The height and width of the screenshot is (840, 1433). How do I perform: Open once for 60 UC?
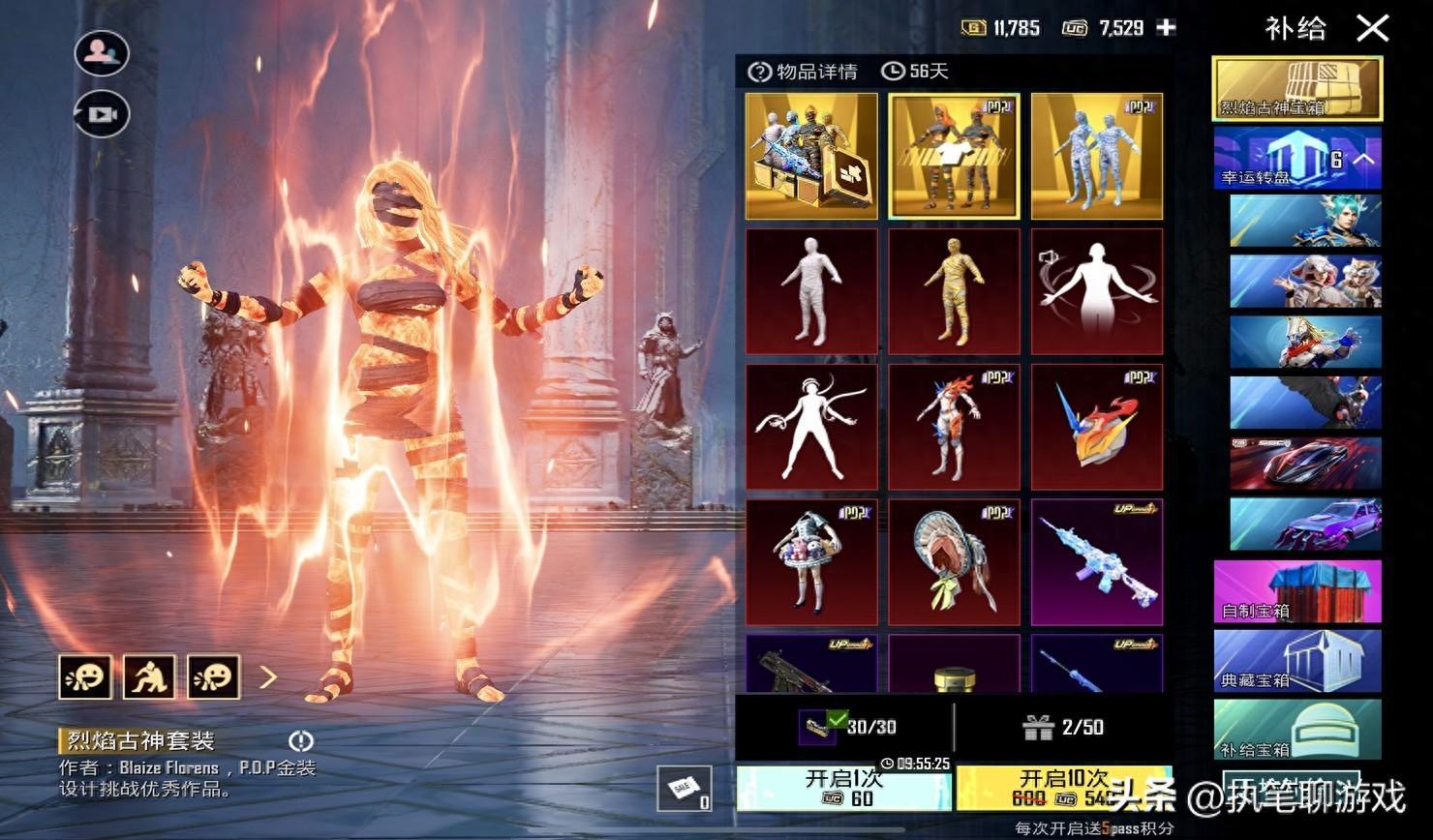tap(843, 788)
